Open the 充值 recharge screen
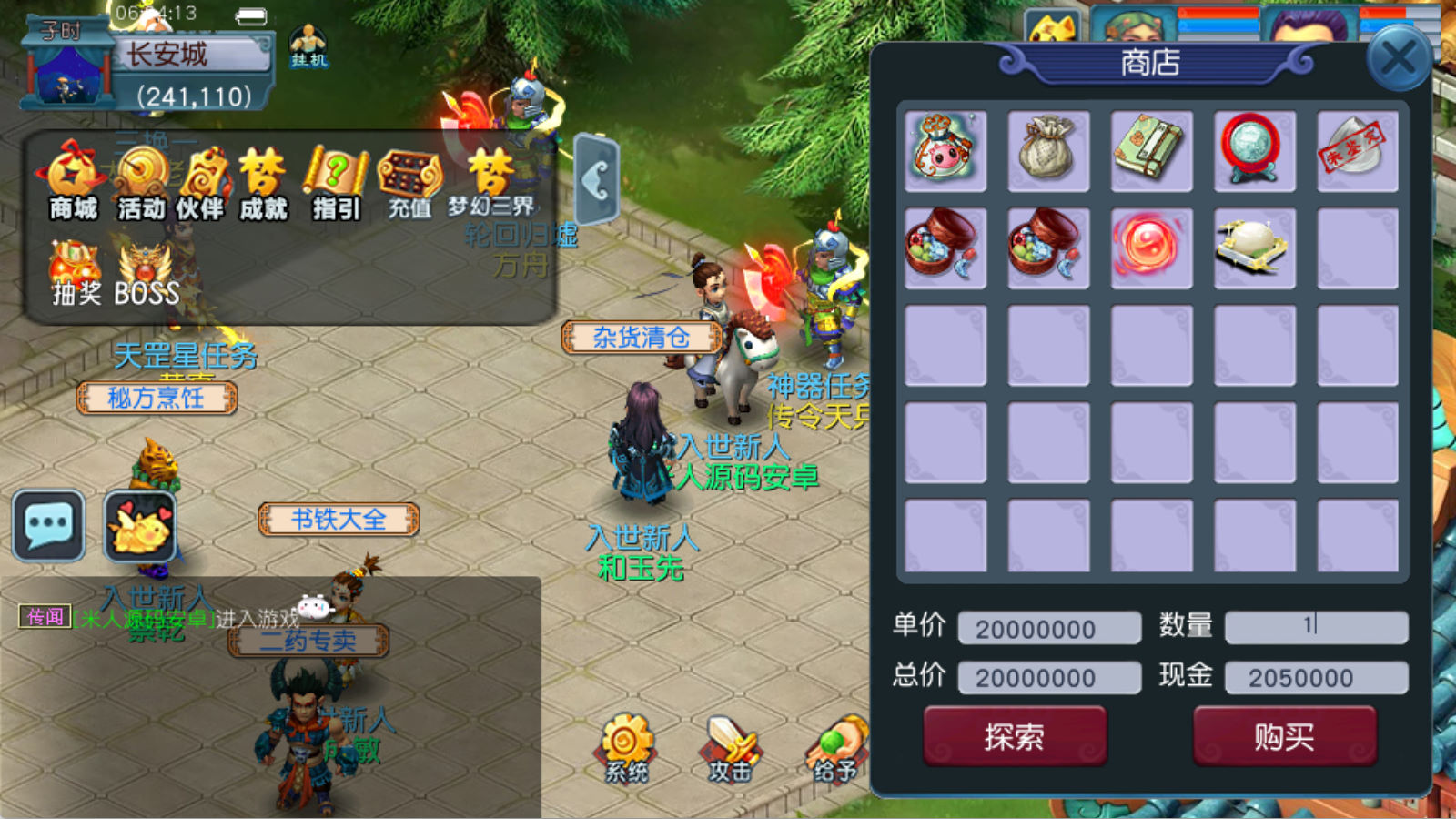This screenshot has width=1456, height=819. click(409, 184)
